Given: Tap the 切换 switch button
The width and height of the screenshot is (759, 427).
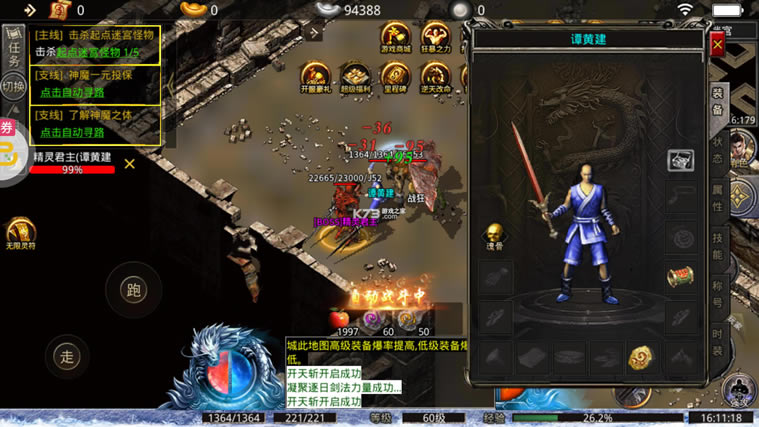Looking at the screenshot, I should 13,85.
